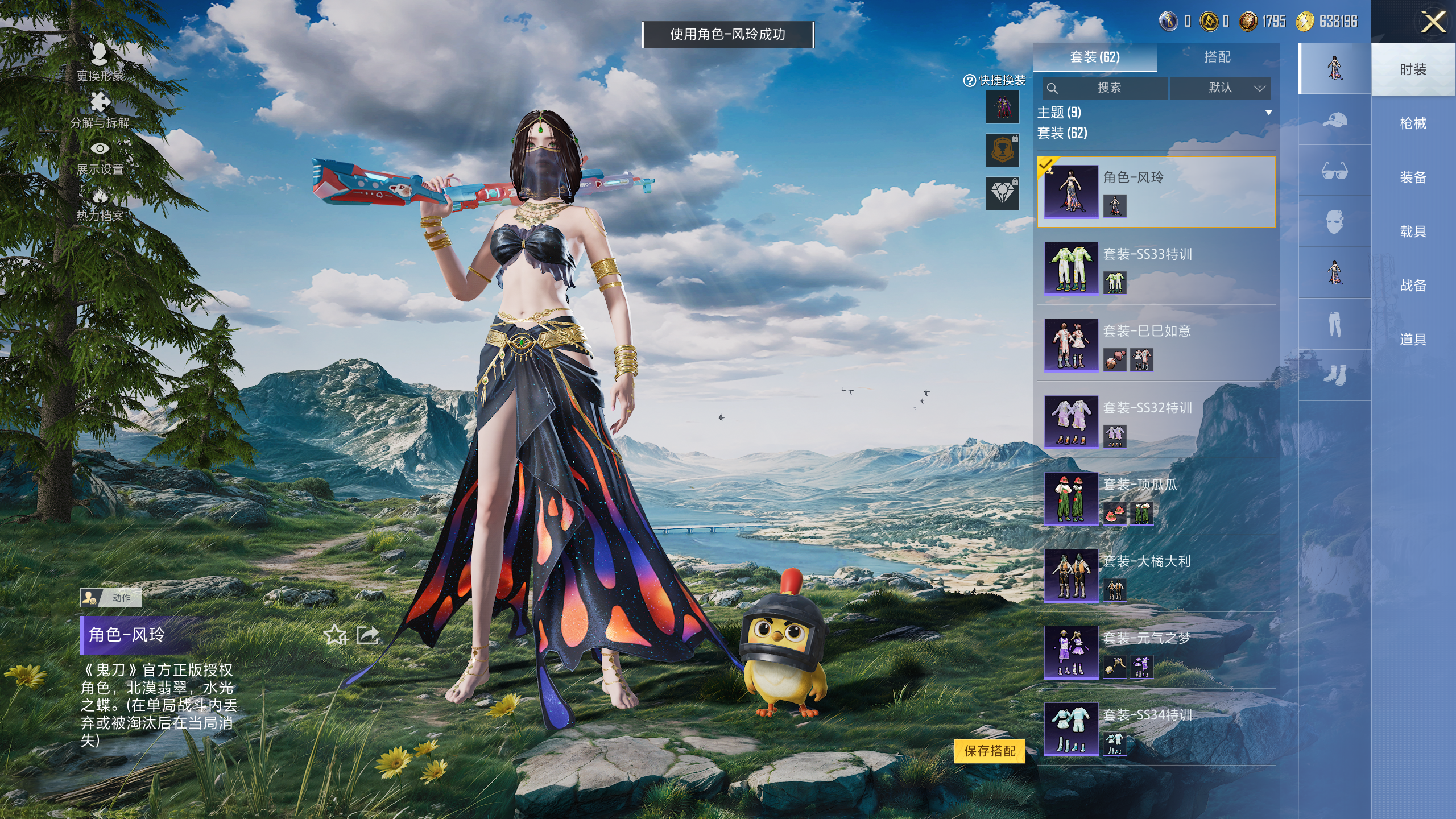Switch to the 搭配 tab
The height and width of the screenshot is (819, 1456).
(1217, 57)
